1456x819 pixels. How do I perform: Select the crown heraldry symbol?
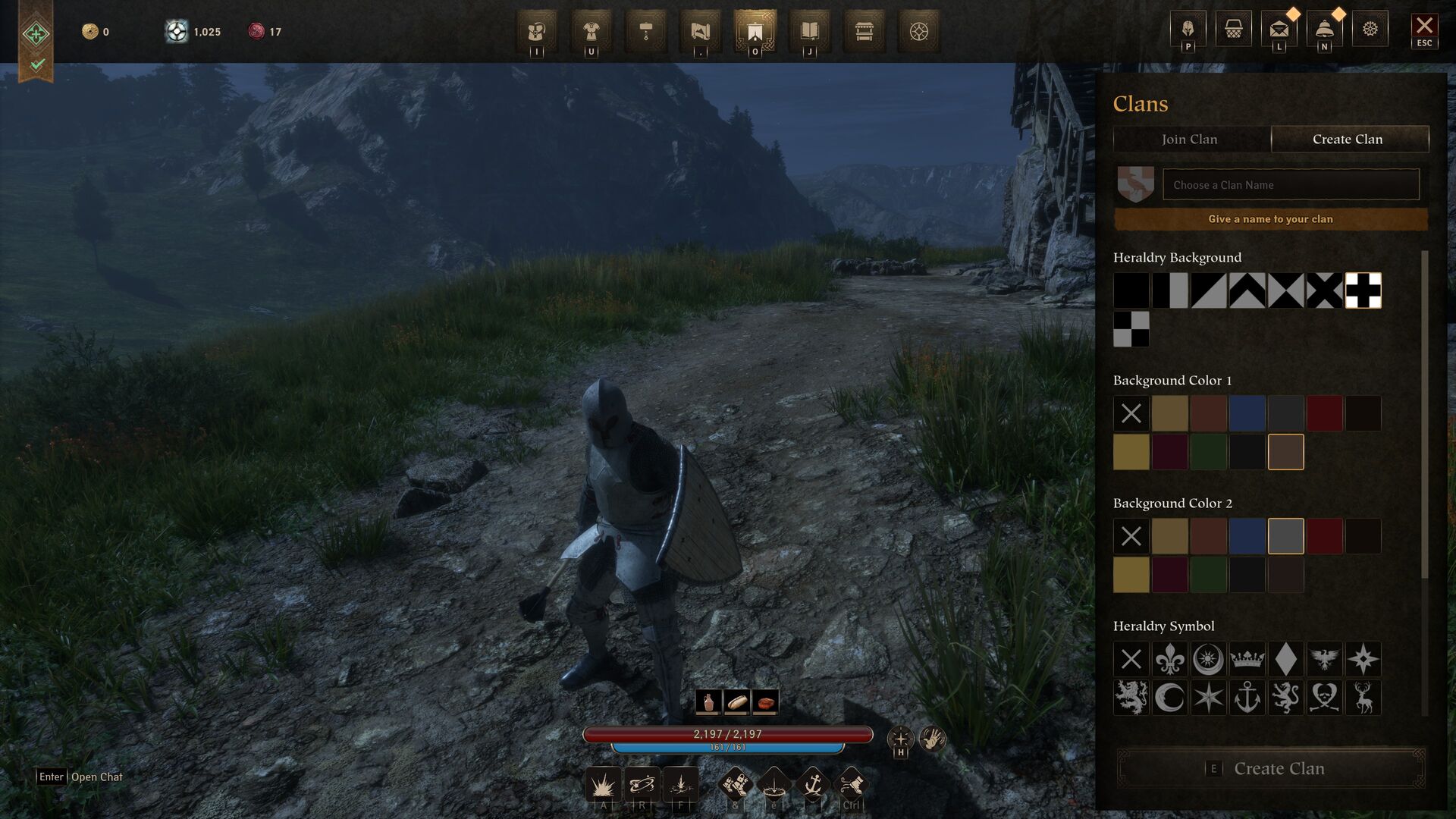pos(1247,659)
